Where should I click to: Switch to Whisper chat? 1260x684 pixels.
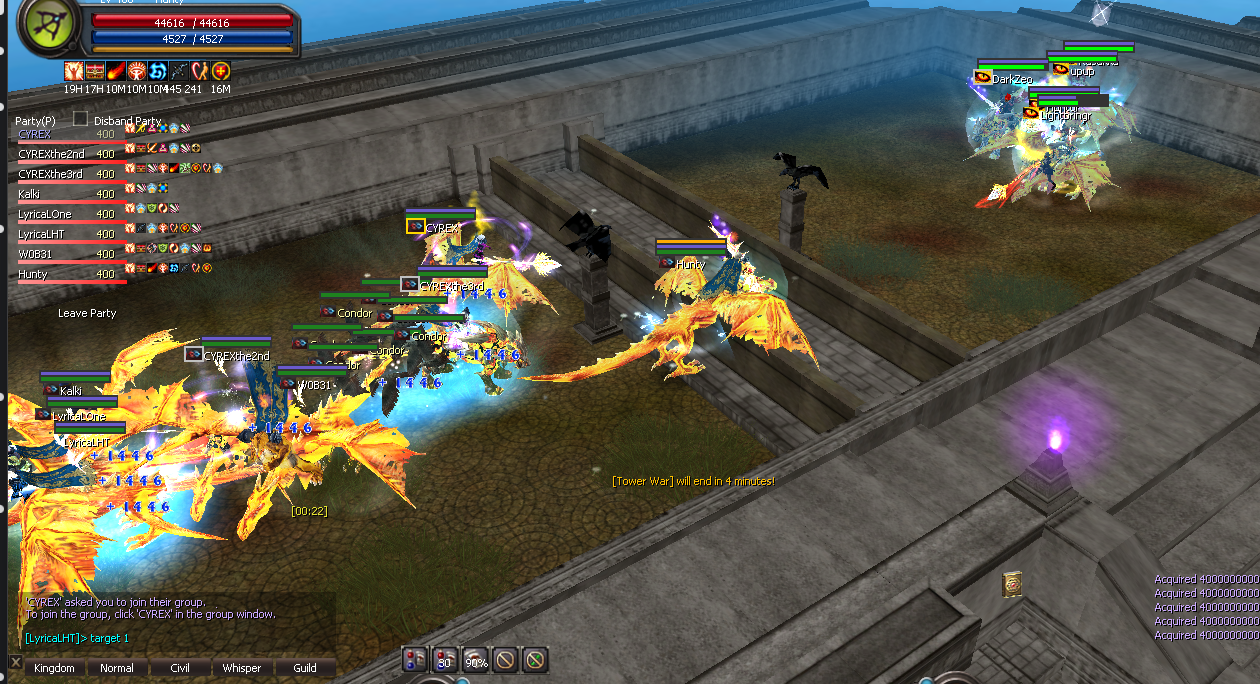[x=242, y=668]
